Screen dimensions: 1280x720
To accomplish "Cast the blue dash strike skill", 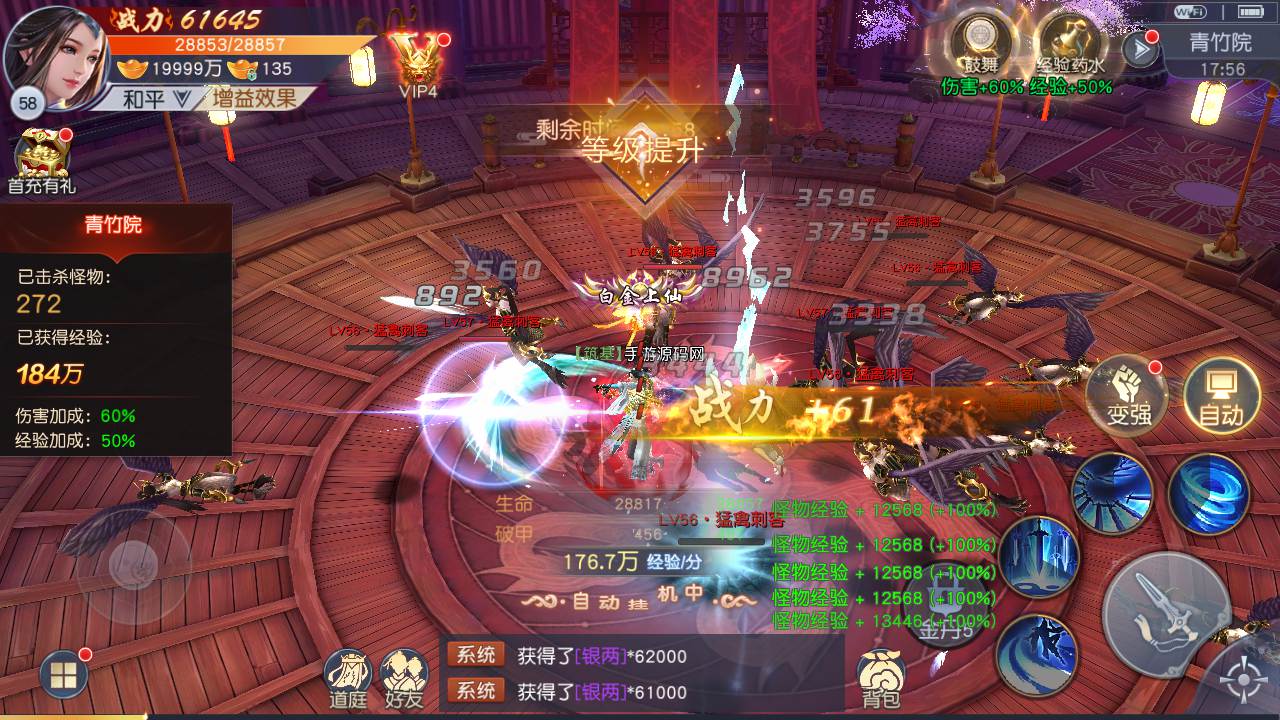I will click(1036, 652).
